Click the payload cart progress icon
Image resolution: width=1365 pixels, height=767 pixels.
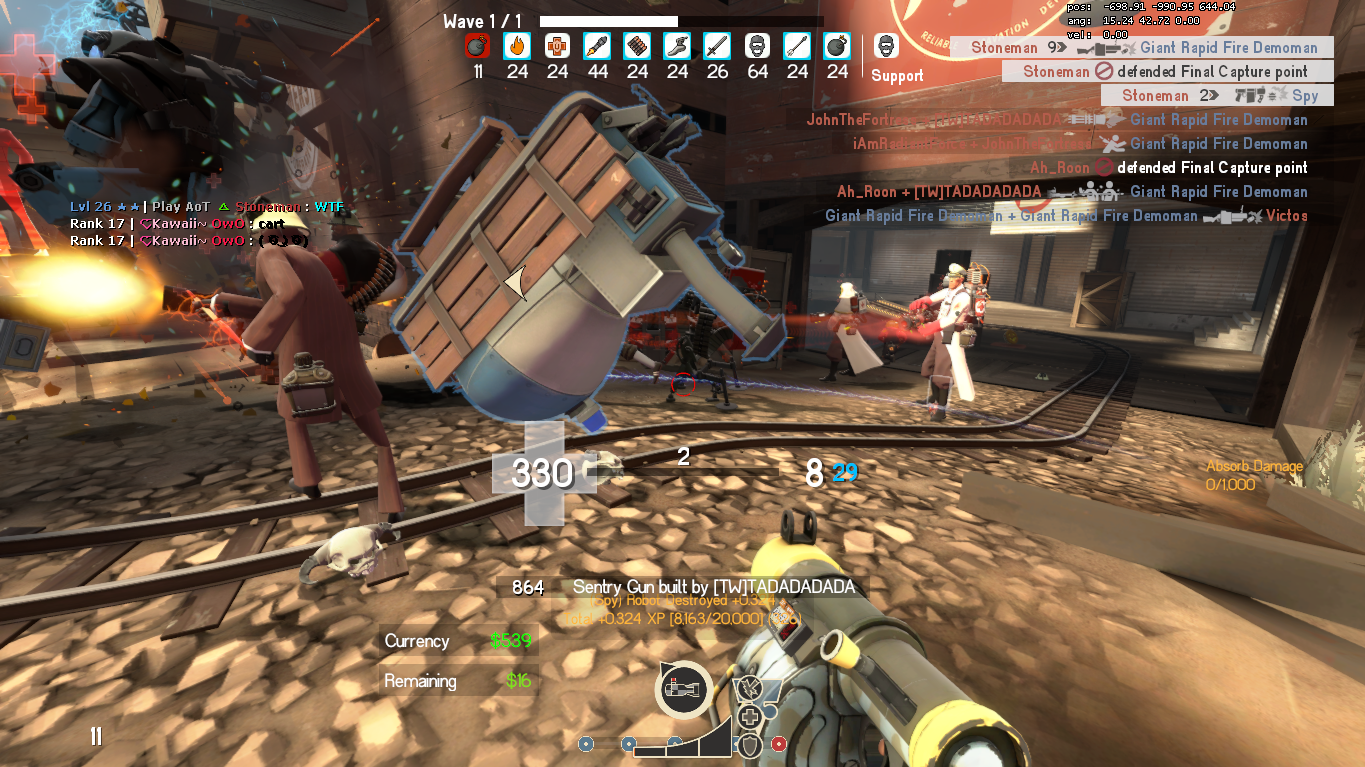click(684, 690)
